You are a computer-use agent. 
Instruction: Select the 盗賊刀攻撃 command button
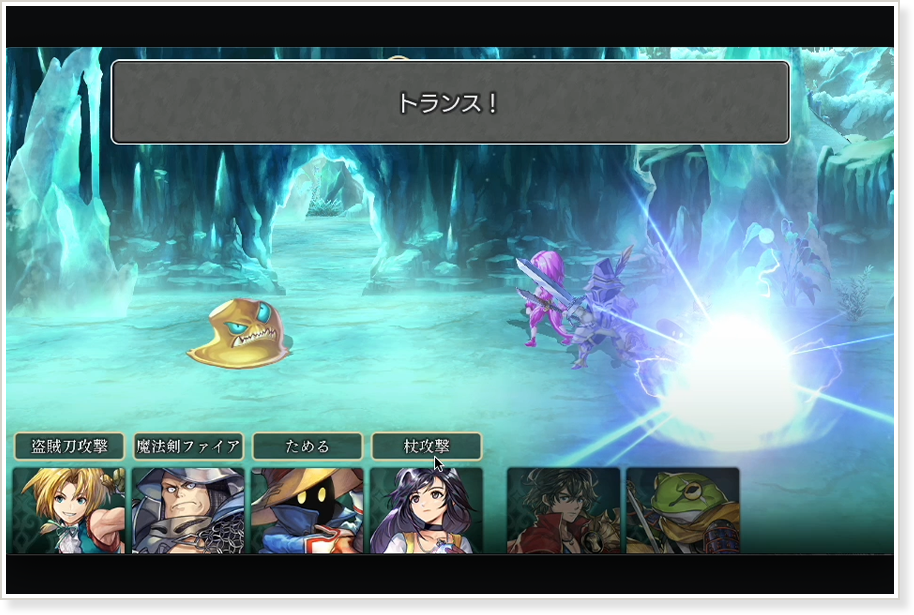coord(69,446)
